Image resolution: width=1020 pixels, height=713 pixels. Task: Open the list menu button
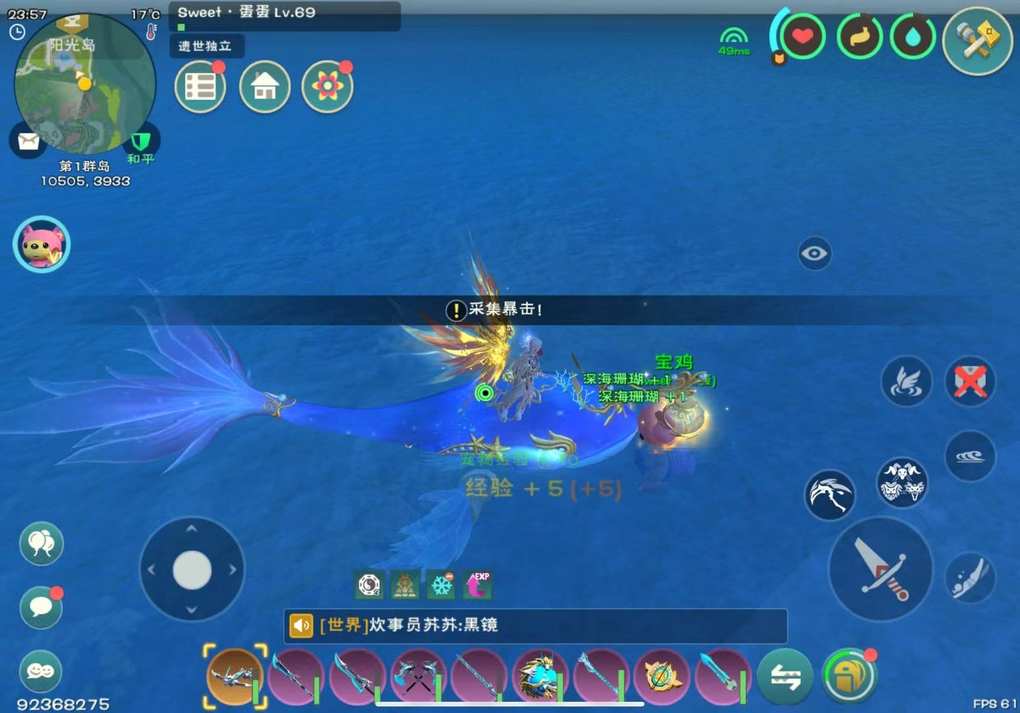[200, 87]
